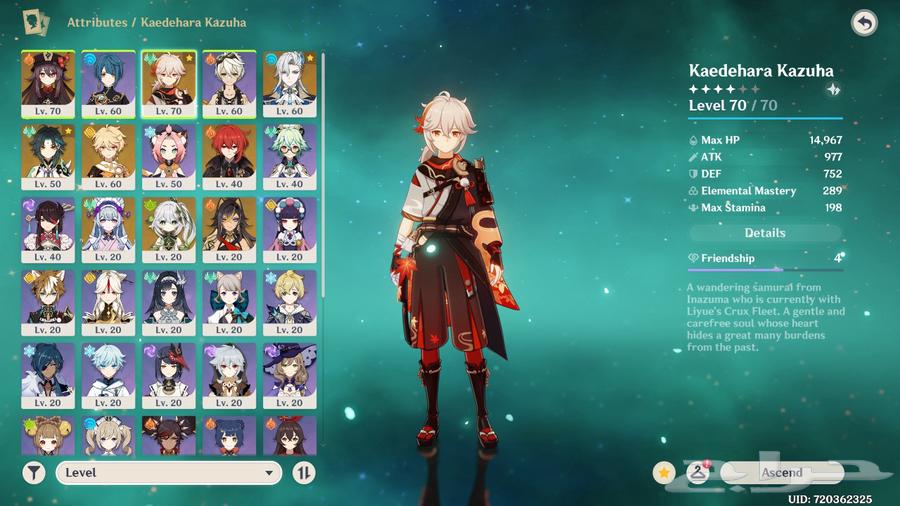Click the sparkle icon beside Kazuha's name

point(833,89)
